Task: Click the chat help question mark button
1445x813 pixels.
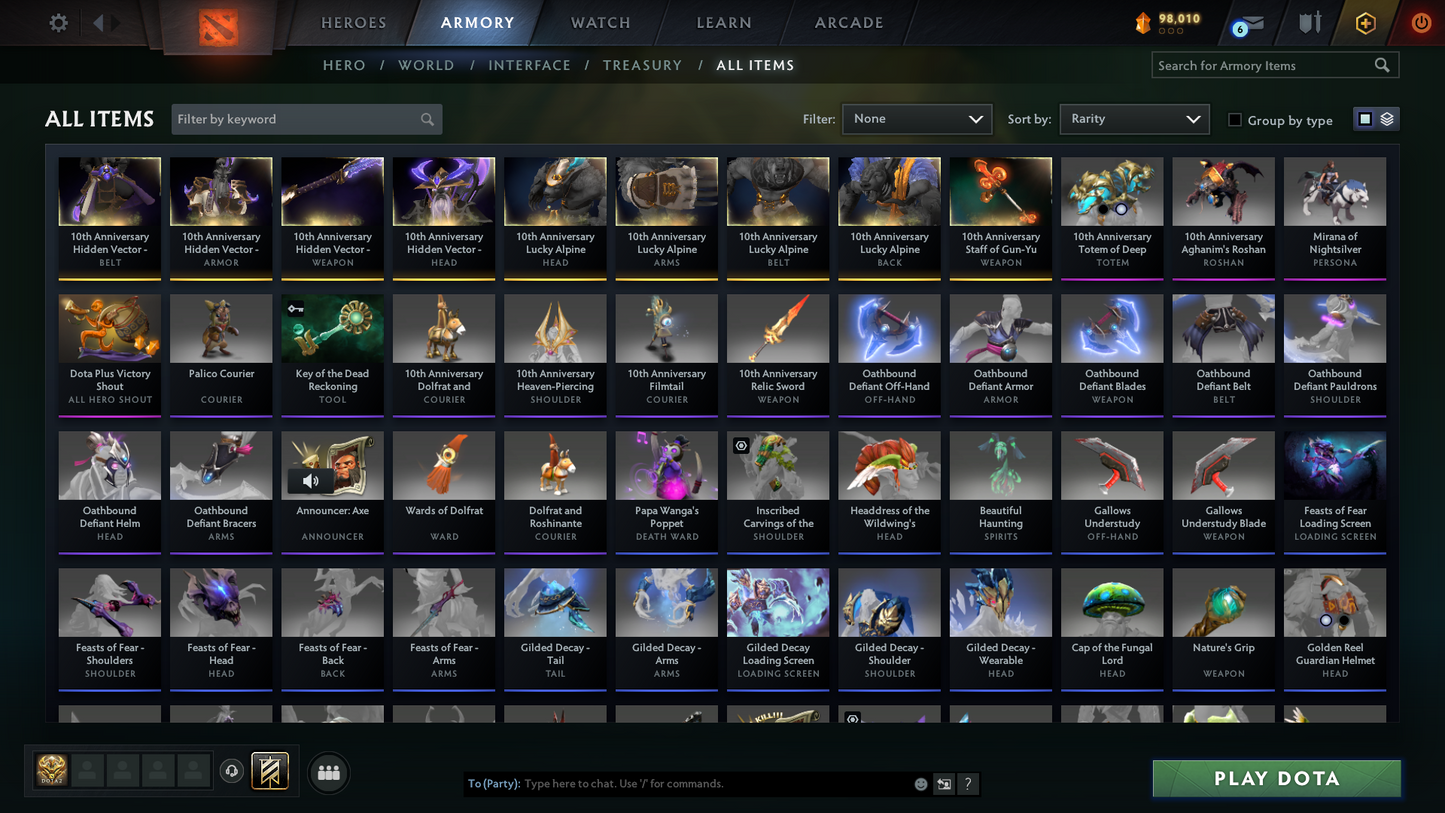Action: tap(967, 784)
